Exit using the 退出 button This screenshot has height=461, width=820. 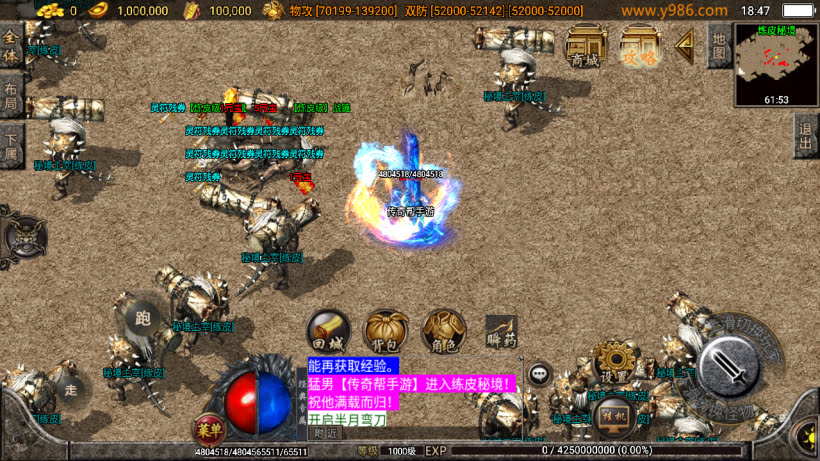[x=806, y=136]
